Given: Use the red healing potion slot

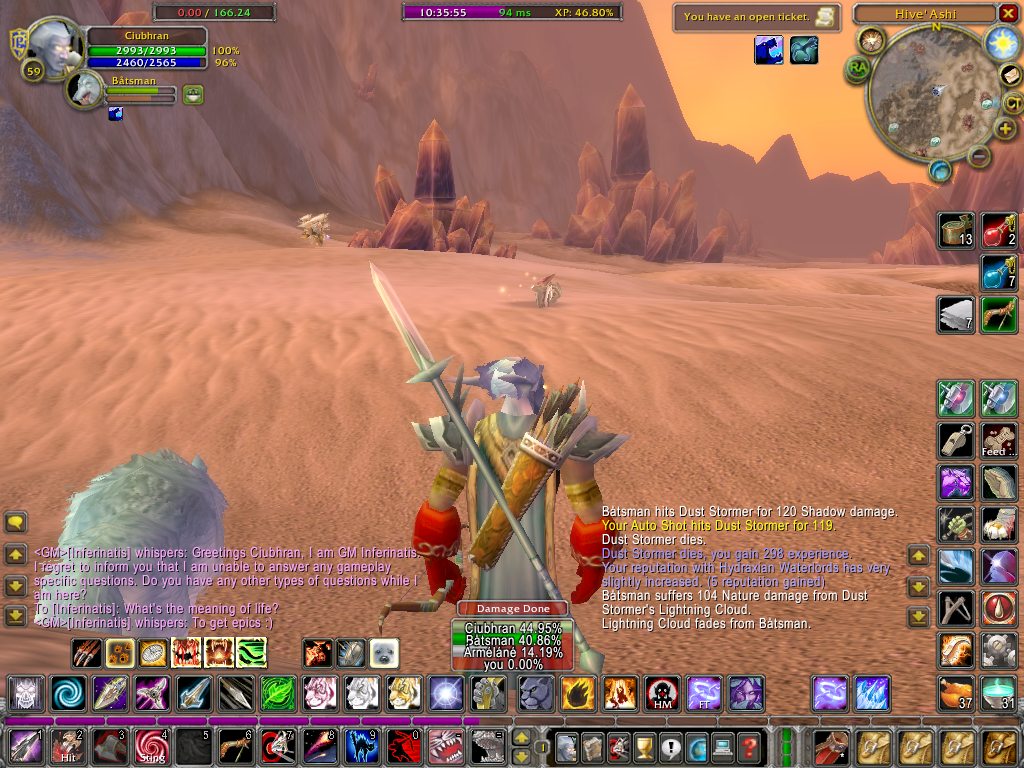Looking at the screenshot, I should [998, 230].
